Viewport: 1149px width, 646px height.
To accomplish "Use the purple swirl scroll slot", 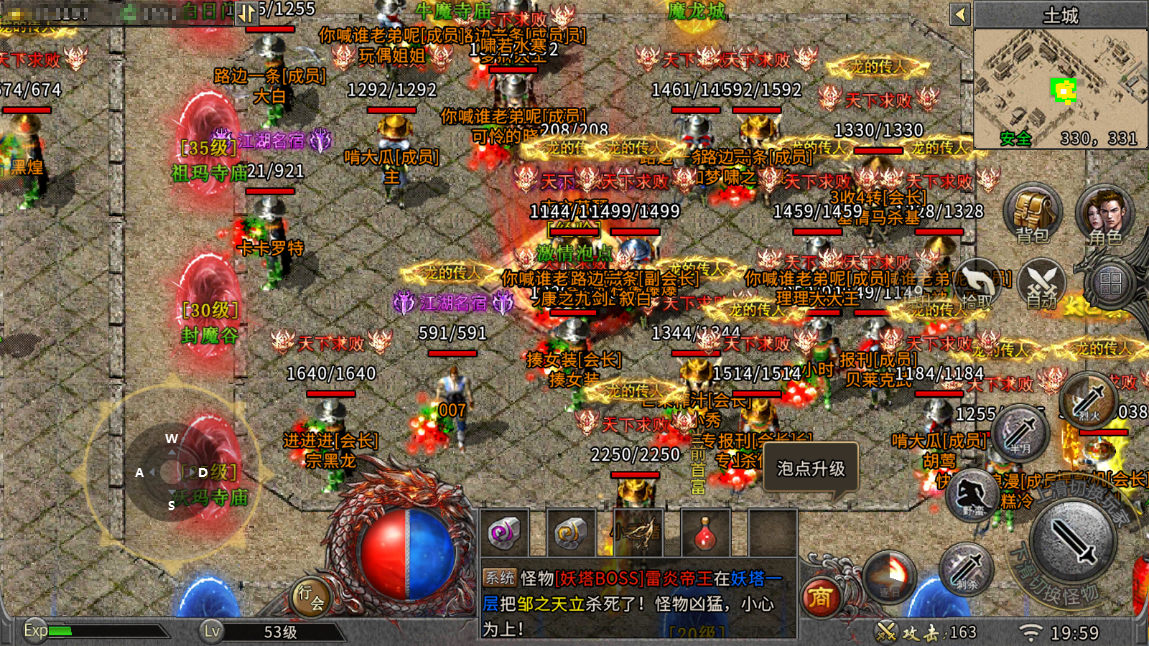I will pyautogui.click(x=503, y=533).
